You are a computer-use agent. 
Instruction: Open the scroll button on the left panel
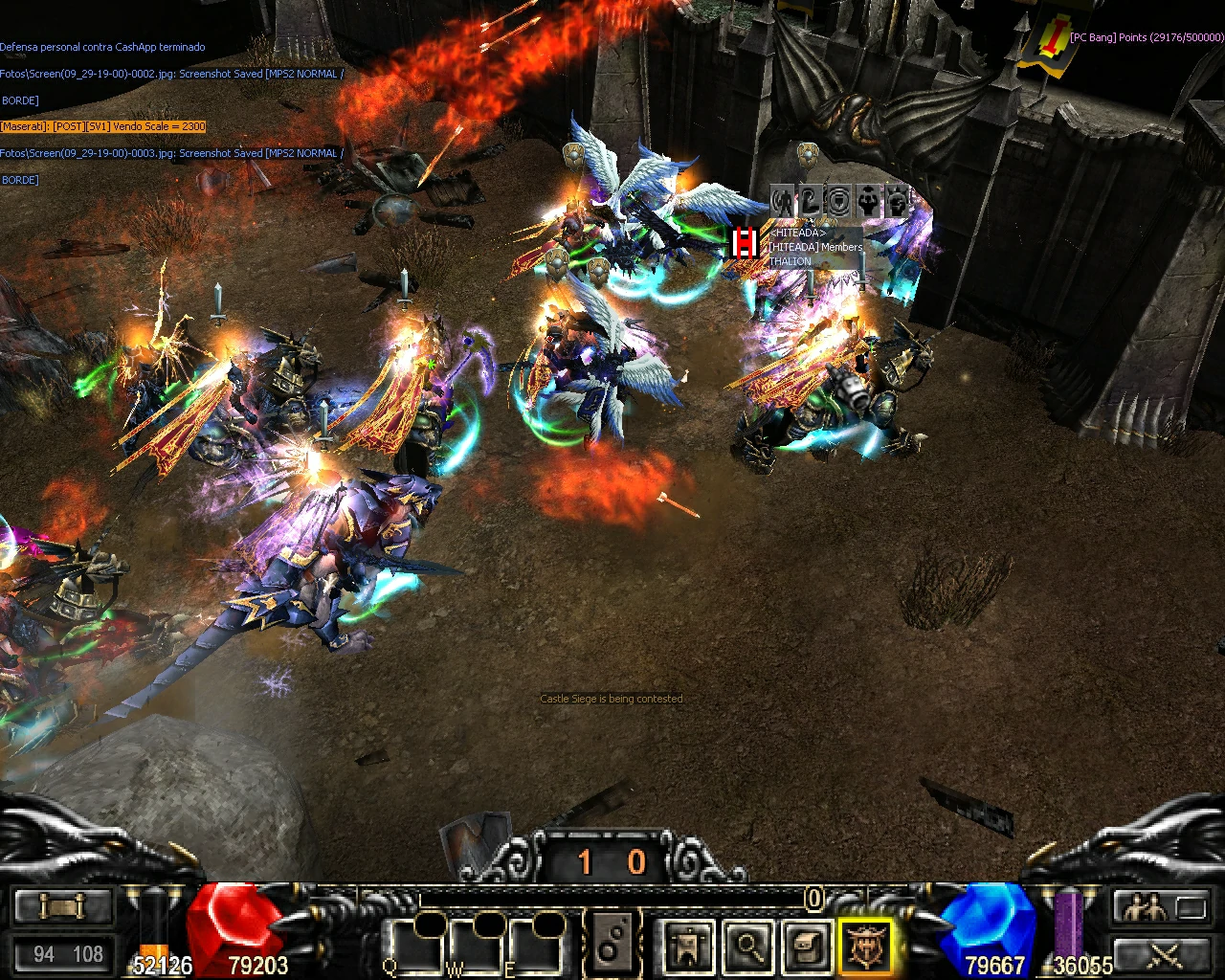point(62,906)
